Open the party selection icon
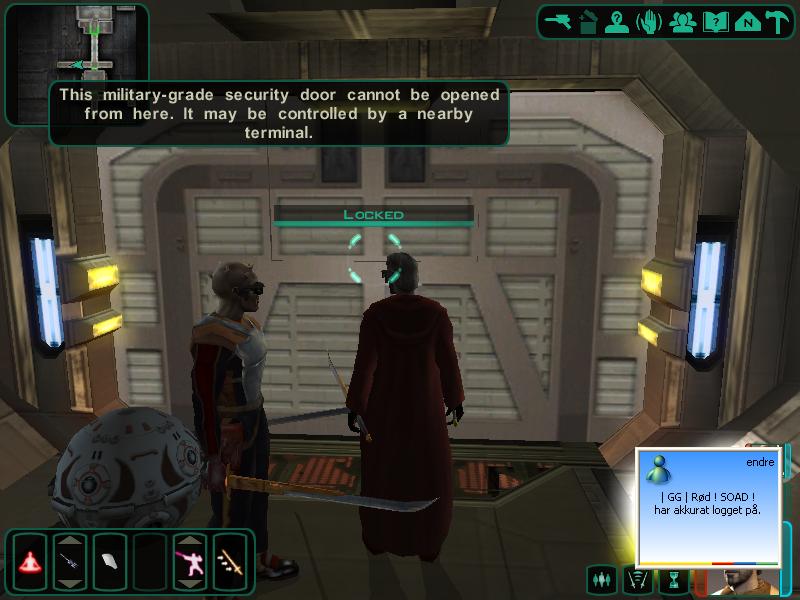 tap(682, 21)
